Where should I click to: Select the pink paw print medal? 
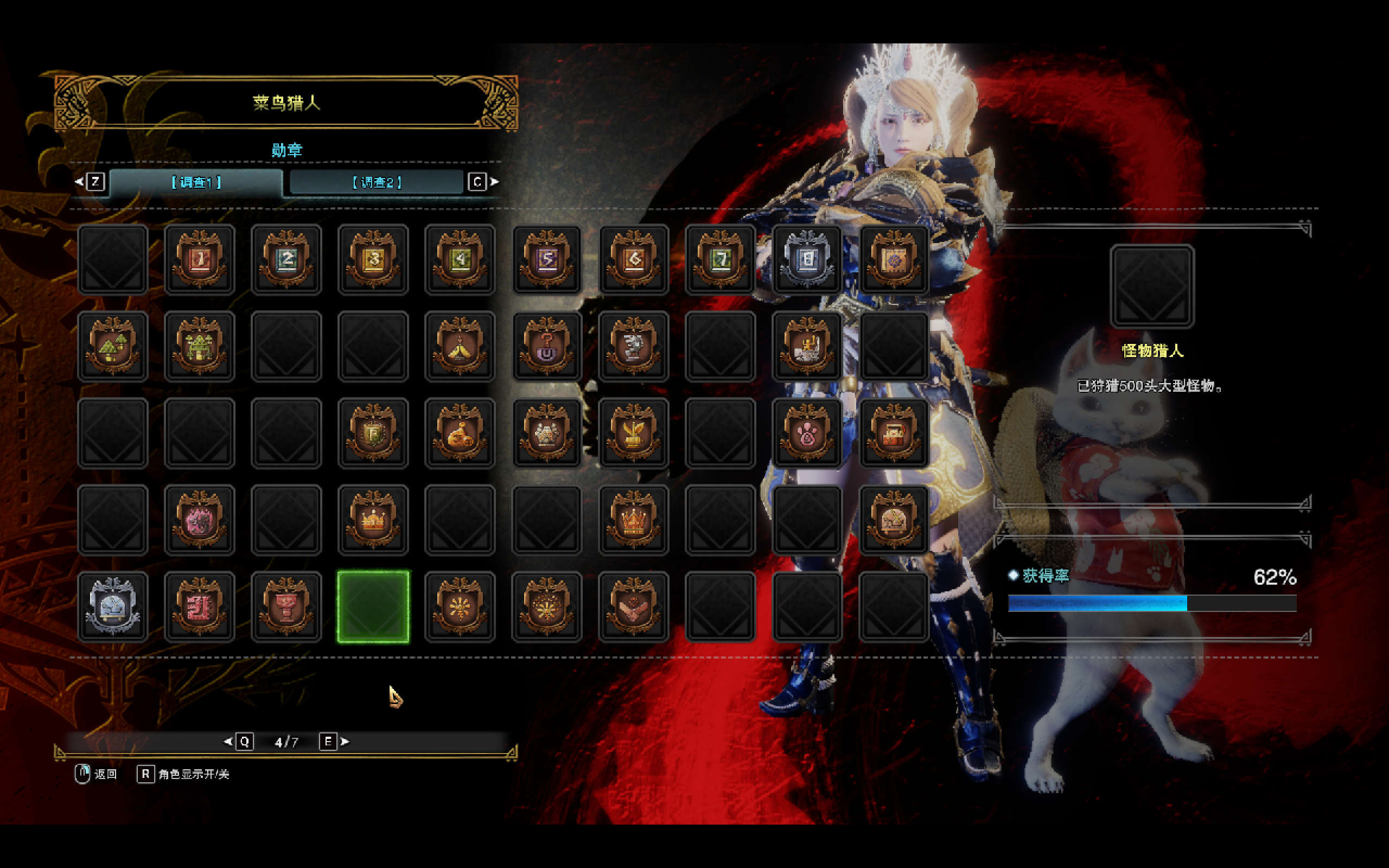point(807,433)
